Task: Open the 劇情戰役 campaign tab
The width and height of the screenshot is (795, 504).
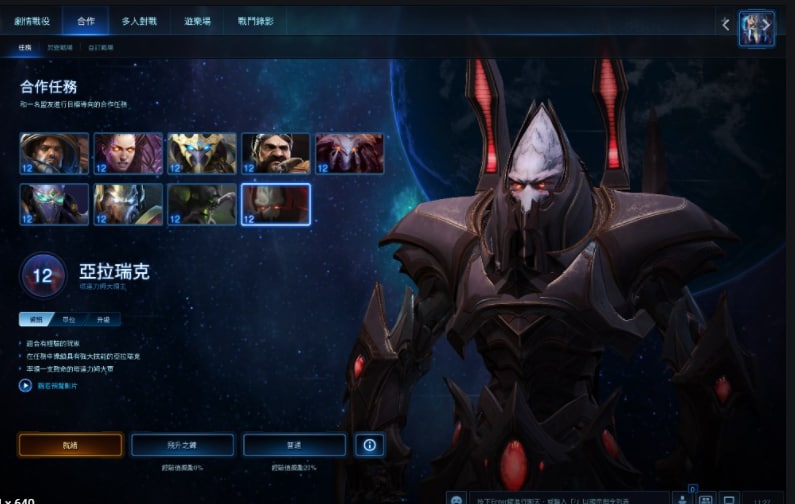Action: 32,20
